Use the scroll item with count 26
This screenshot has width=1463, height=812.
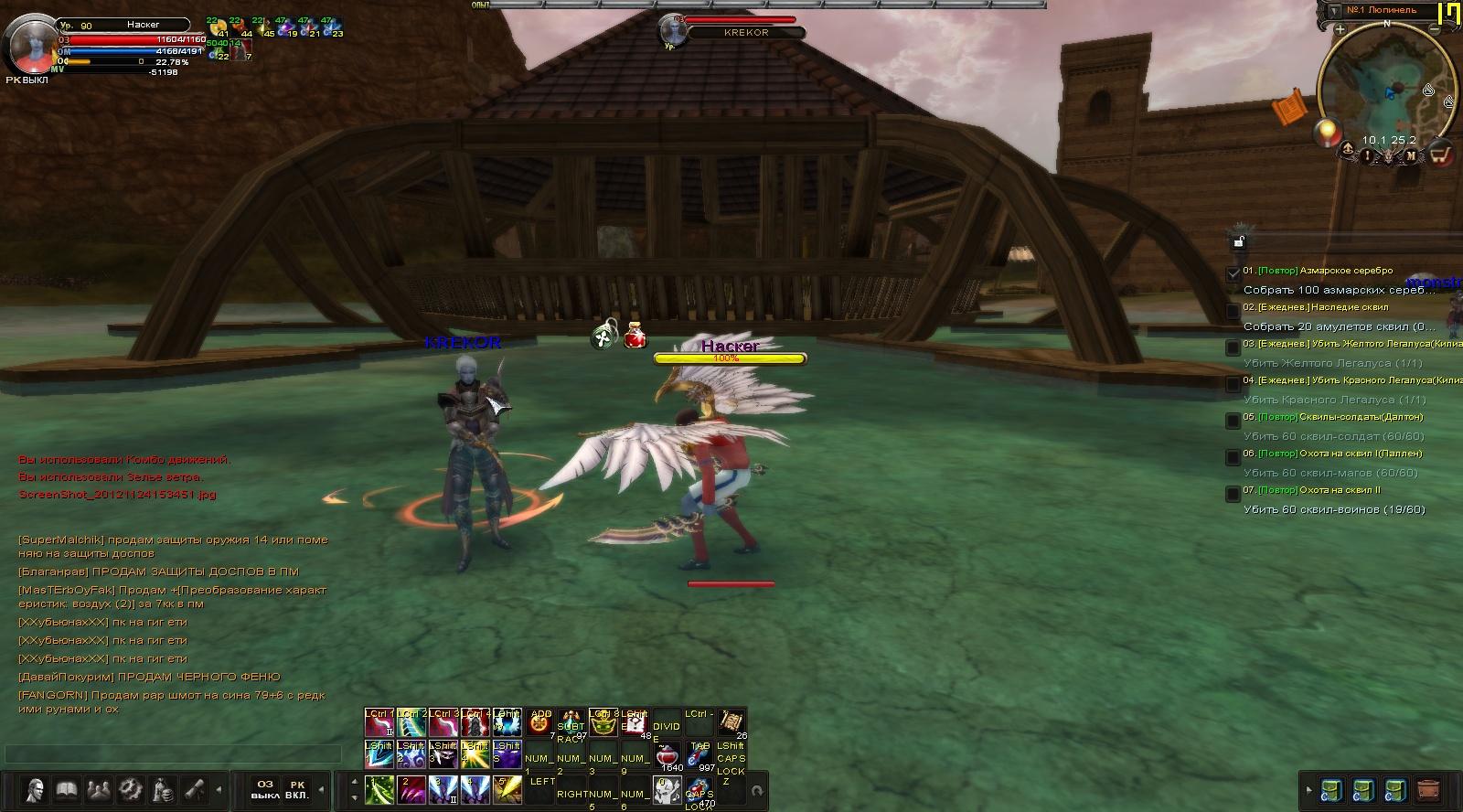[x=731, y=722]
